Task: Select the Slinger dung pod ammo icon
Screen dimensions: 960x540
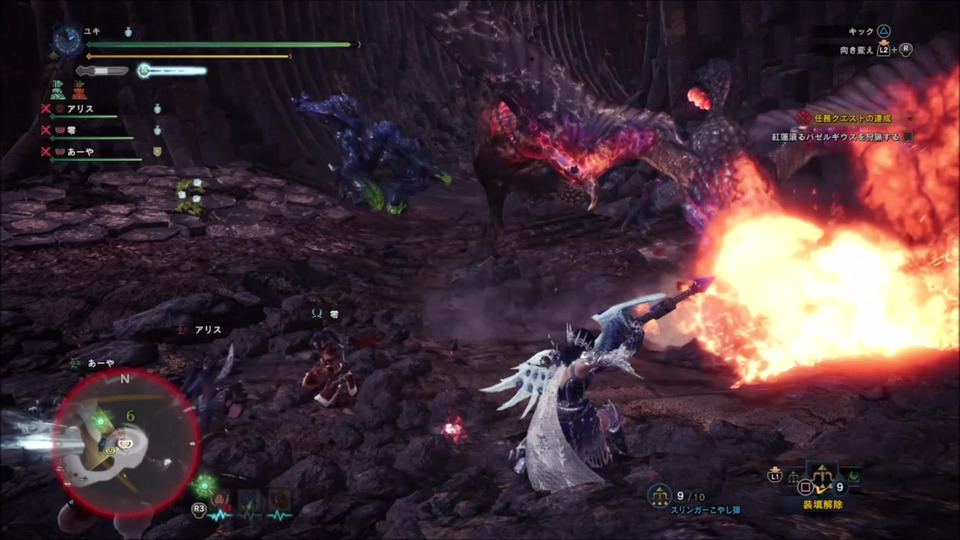Action: tap(660, 493)
